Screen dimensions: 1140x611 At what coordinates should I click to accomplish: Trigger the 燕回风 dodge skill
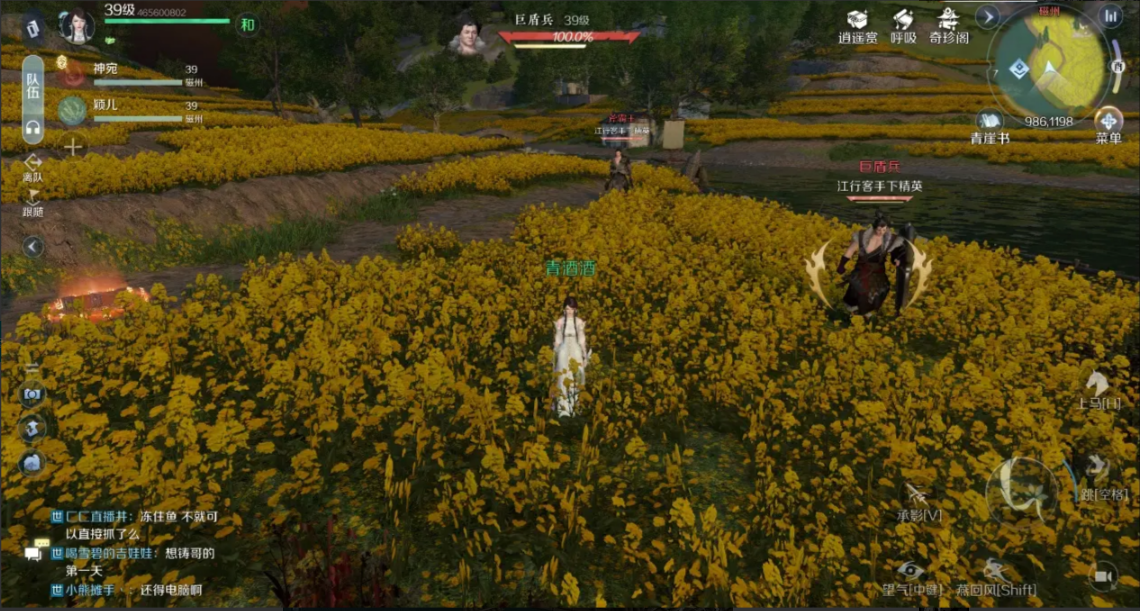point(991,572)
